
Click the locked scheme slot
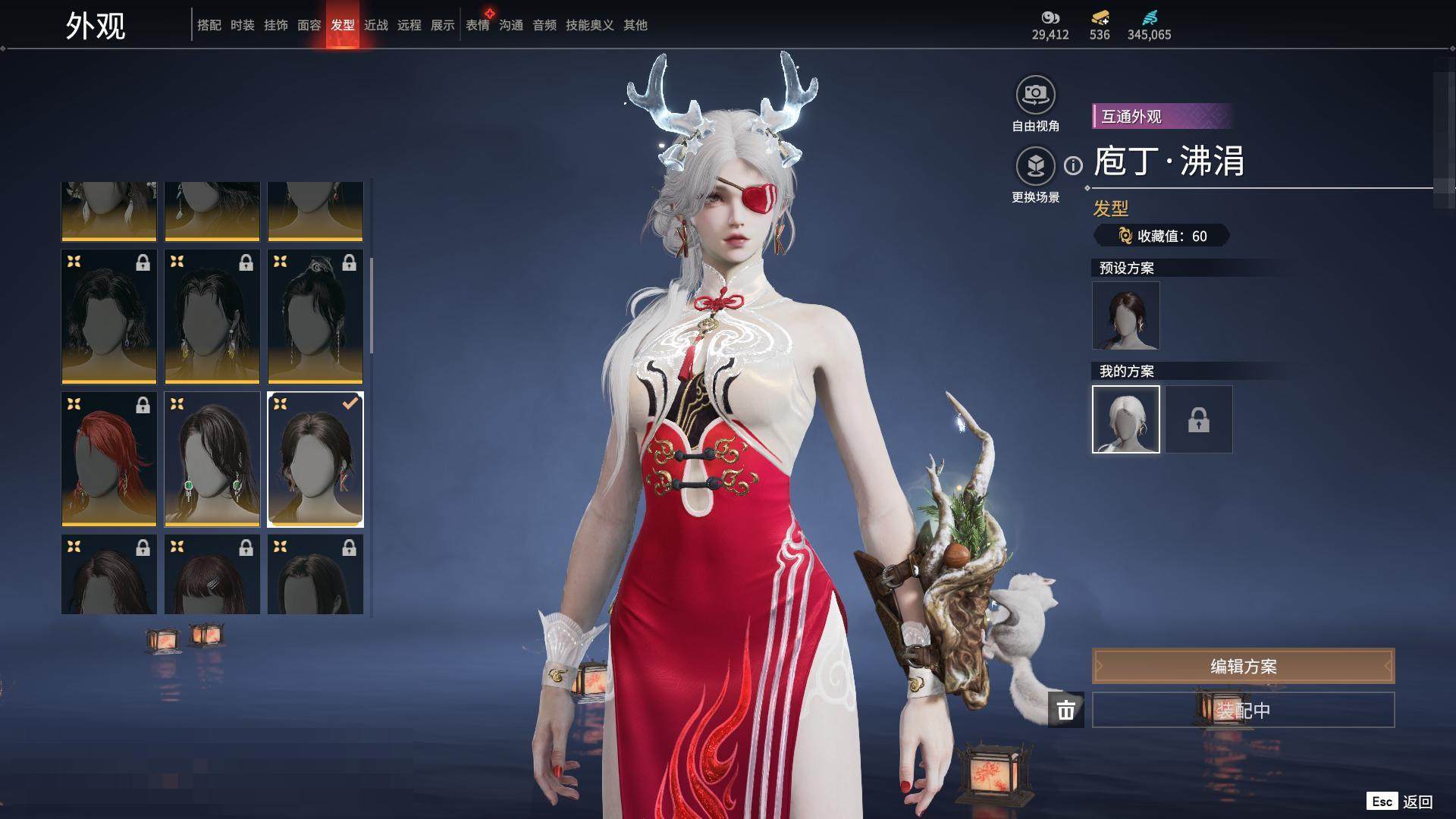(1198, 419)
